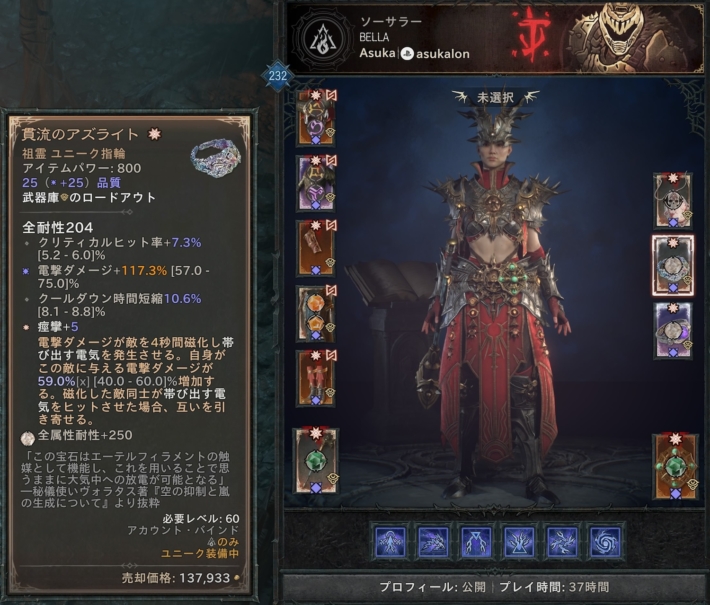
Task: Inspect the ring slot with purple background
Action: click(x=672, y=329)
